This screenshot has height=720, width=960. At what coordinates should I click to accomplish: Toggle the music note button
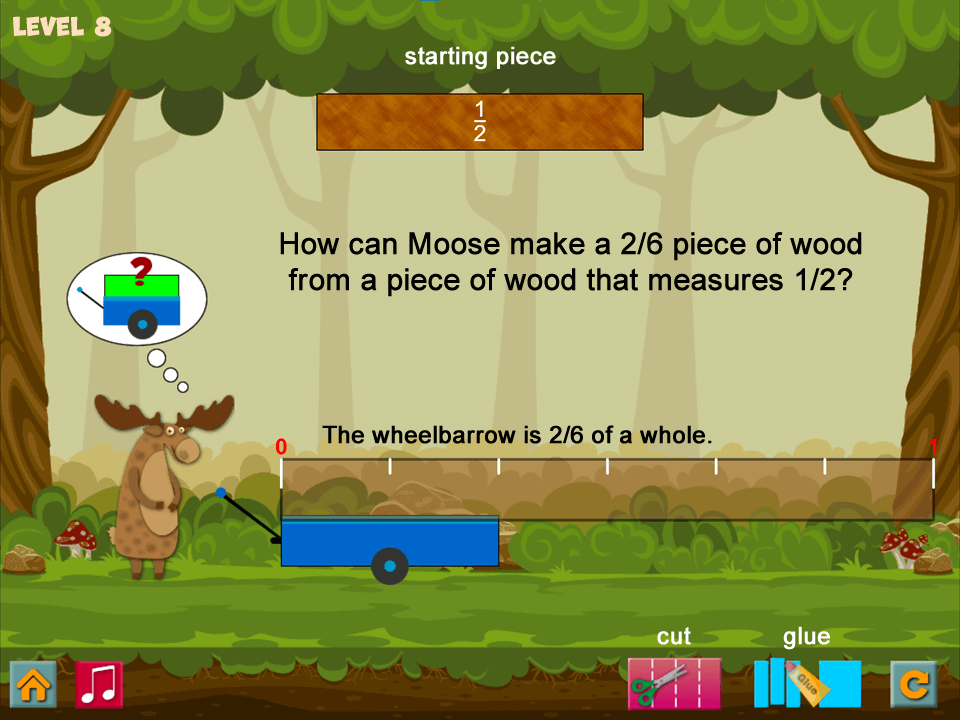pyautogui.click(x=99, y=685)
